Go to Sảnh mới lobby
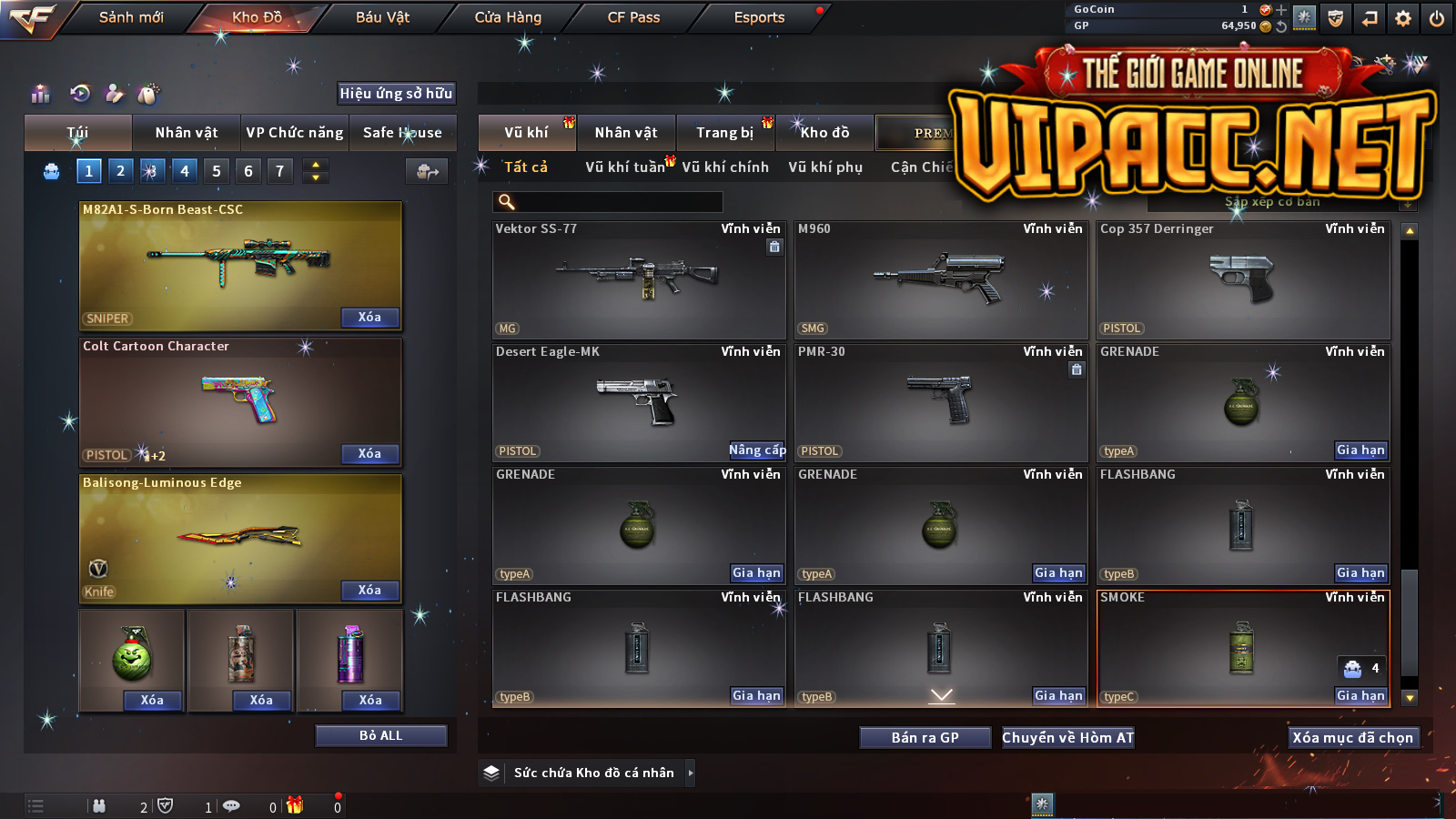Viewport: 1456px width, 819px height. point(131,17)
